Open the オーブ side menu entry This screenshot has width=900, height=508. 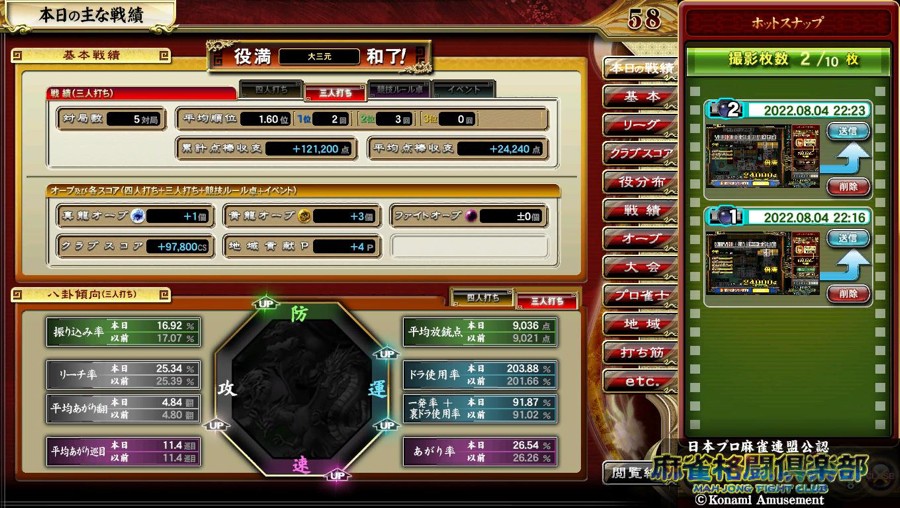(640, 239)
